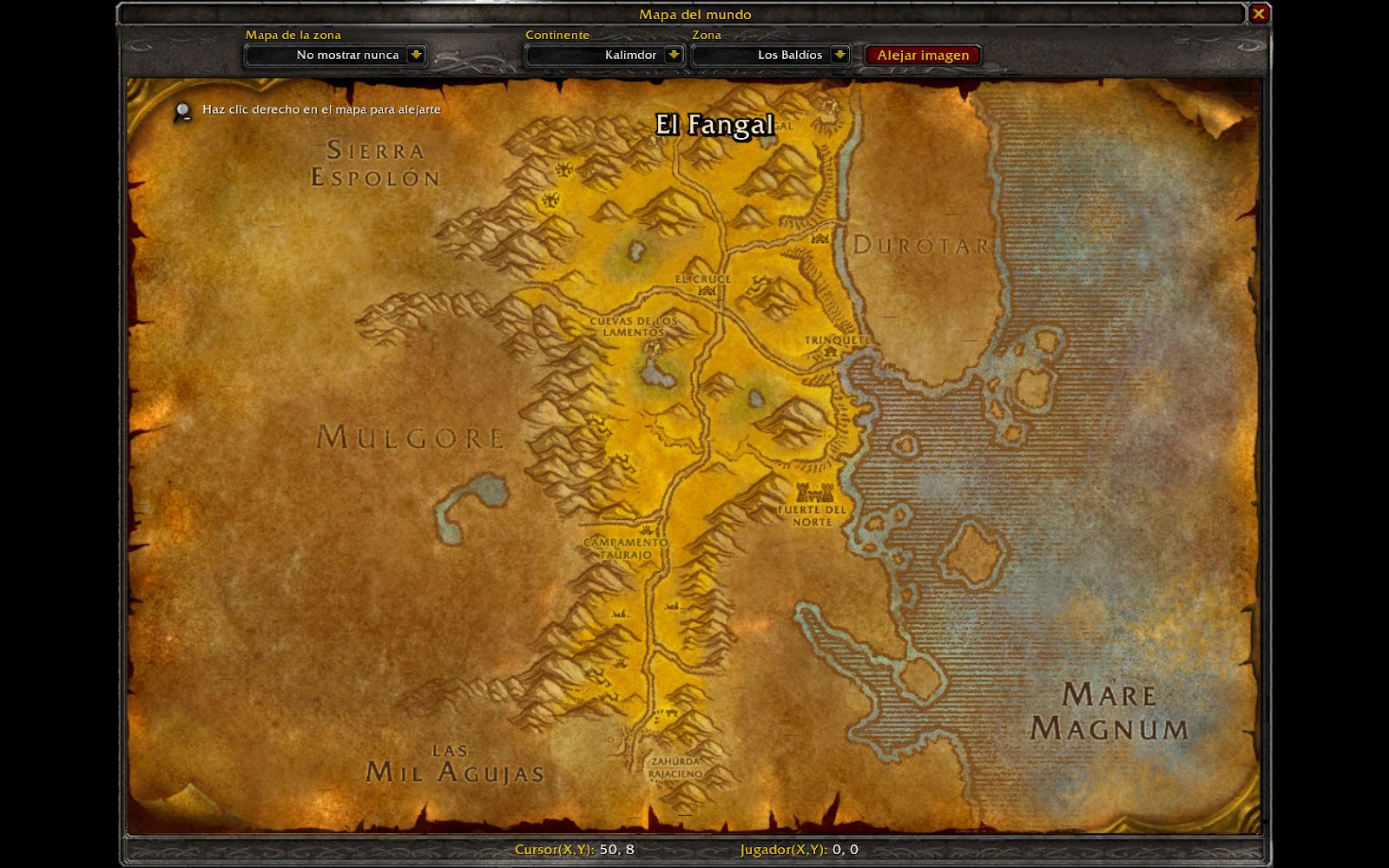Viewport: 1389px width, 868px height.
Task: Select the El Cruce village icon
Action: pyautogui.click(x=706, y=291)
